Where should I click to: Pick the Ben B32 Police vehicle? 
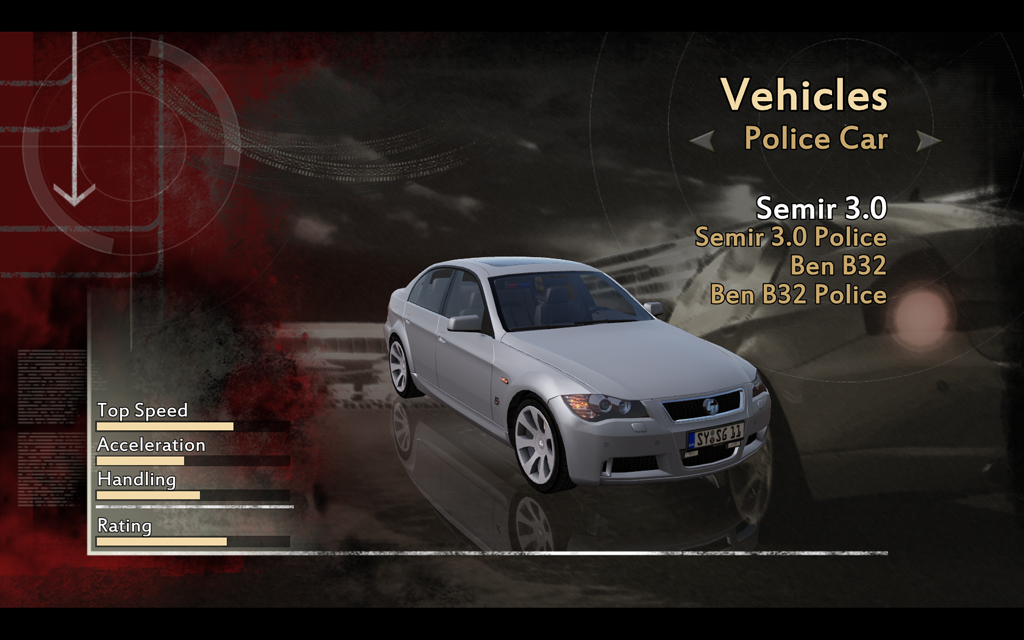pos(798,295)
